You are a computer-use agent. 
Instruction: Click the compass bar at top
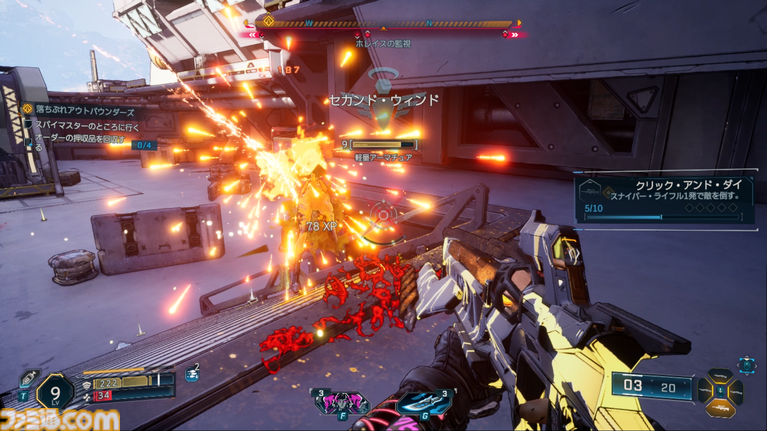pos(387,24)
